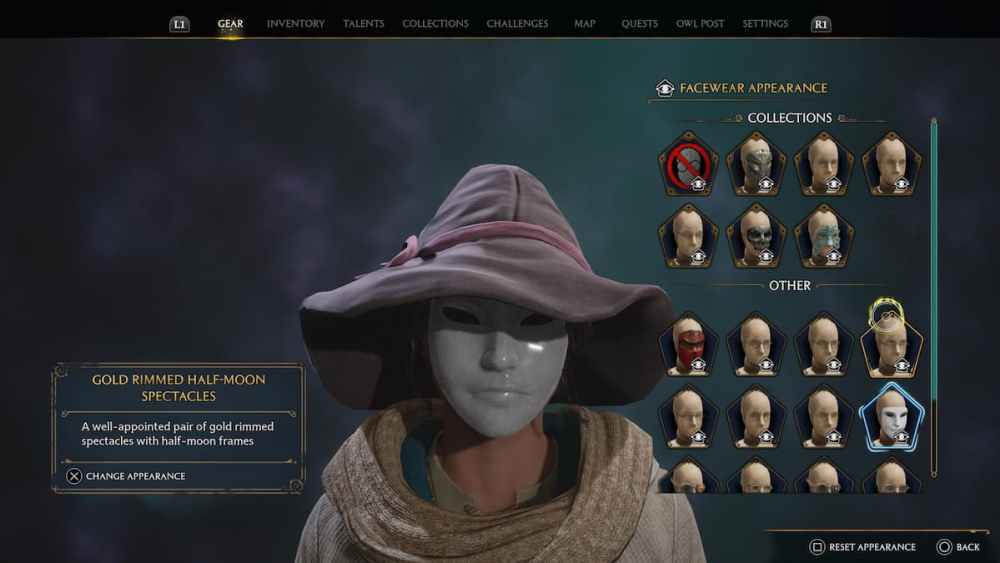Choose the red mask appearance

pyautogui.click(x=688, y=345)
